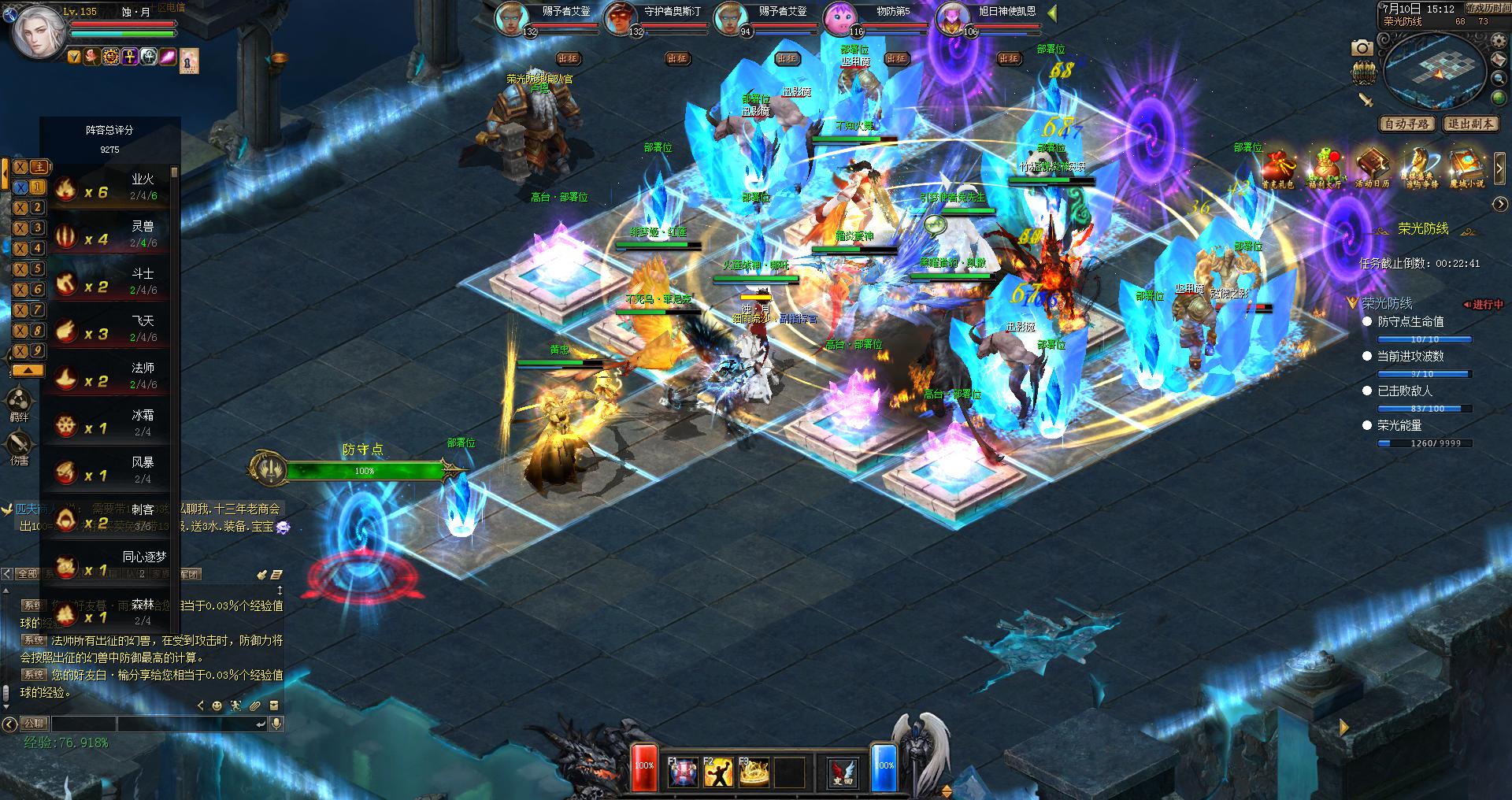Exit the dungeon with 退出副本
The image size is (1512, 800).
(1470, 124)
